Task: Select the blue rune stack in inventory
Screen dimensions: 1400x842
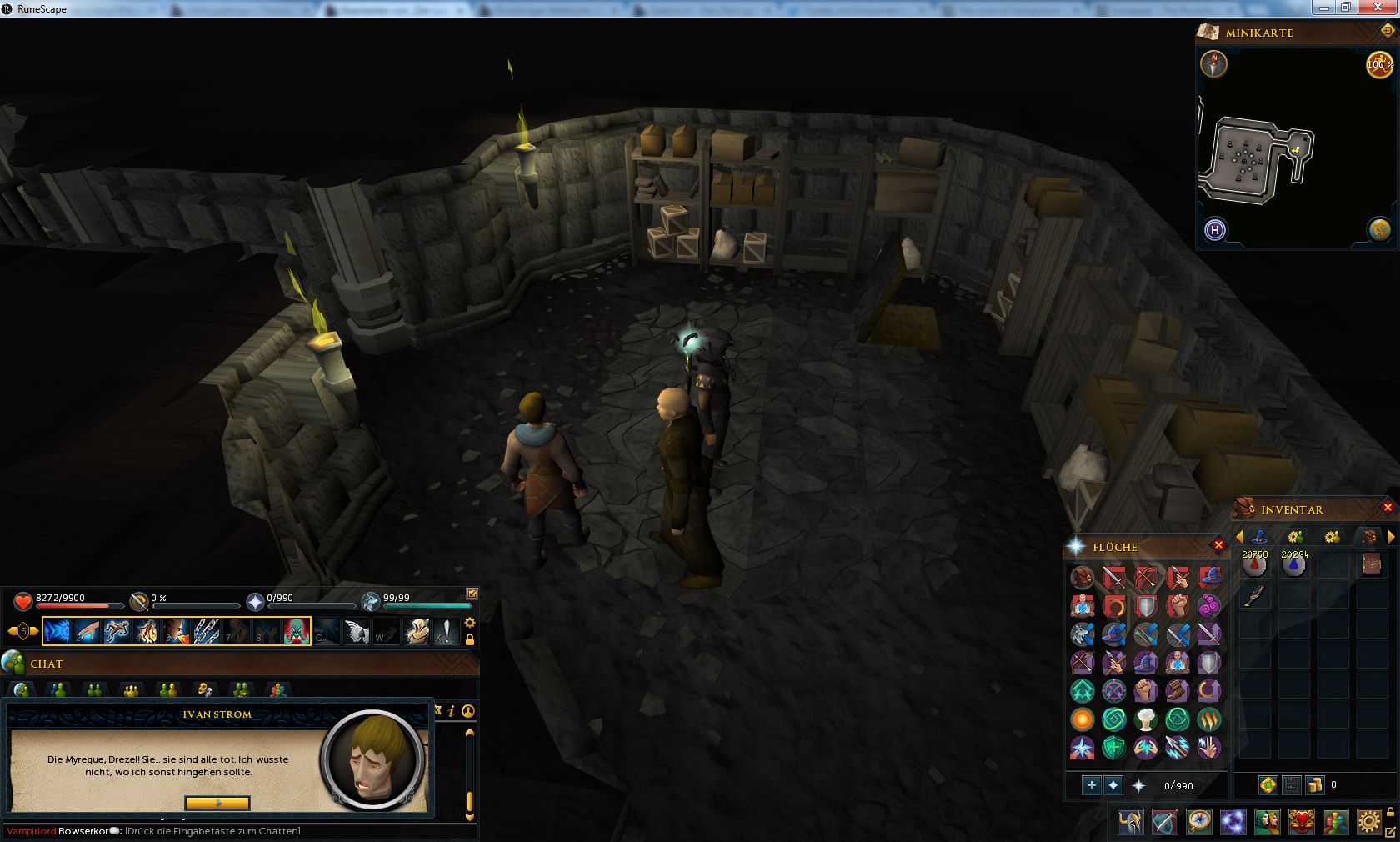Action: 1293,566
